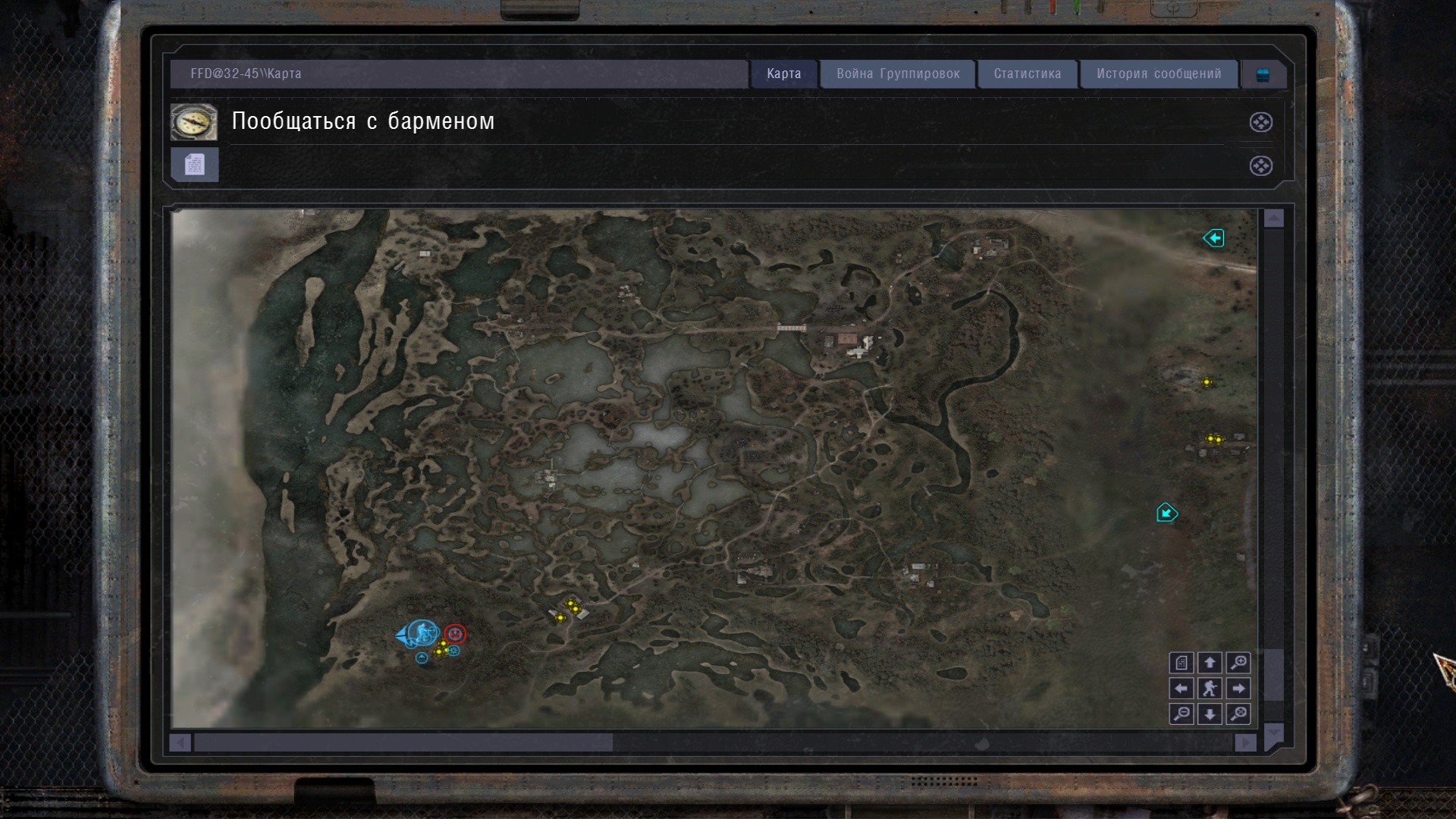1456x819 pixels.
Task: Pan the map right with the arrow icon
Action: click(x=1238, y=689)
